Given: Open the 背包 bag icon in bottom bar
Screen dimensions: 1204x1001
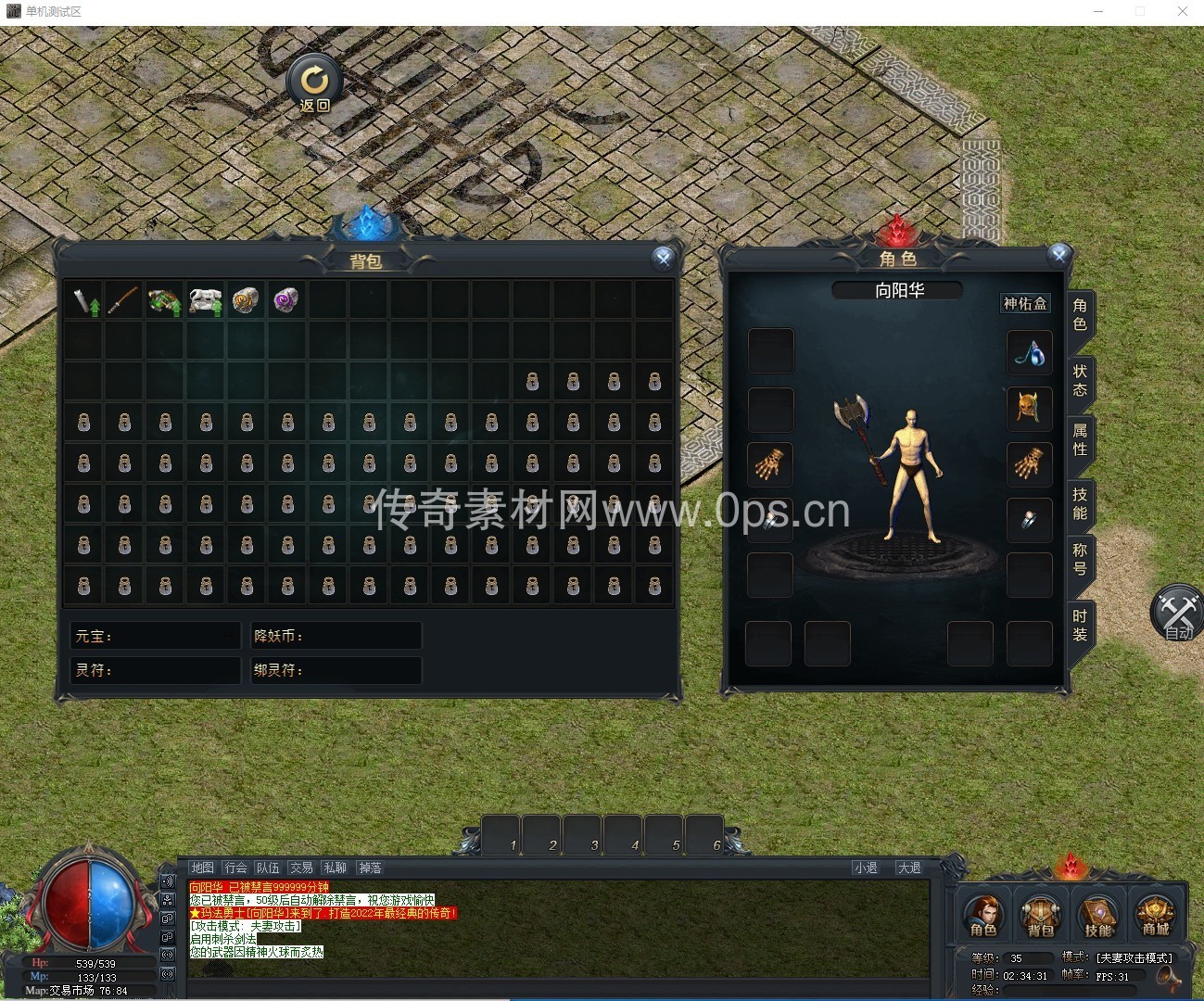Looking at the screenshot, I should tap(1040, 916).
